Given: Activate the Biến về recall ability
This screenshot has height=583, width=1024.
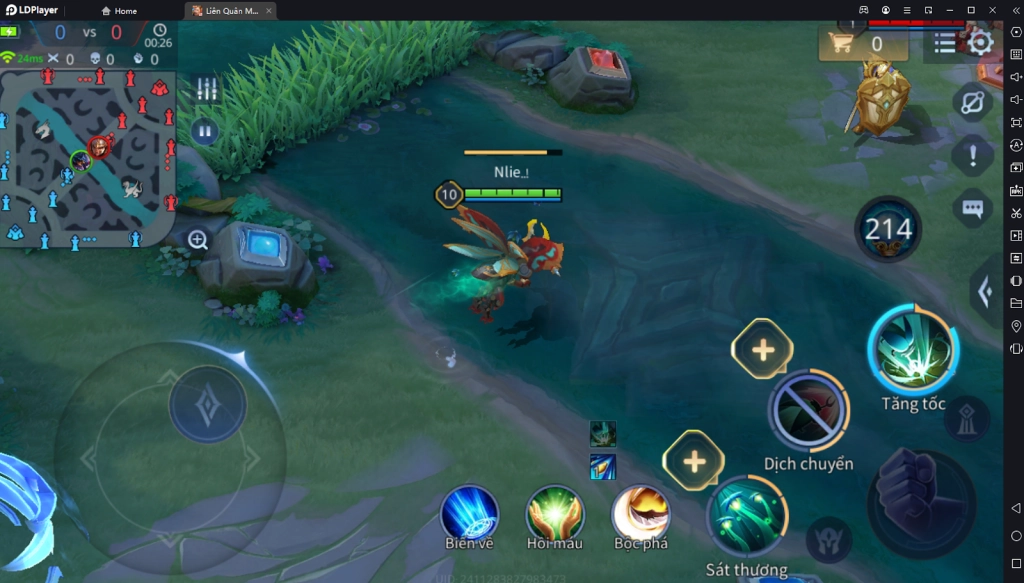Looking at the screenshot, I should (x=469, y=515).
